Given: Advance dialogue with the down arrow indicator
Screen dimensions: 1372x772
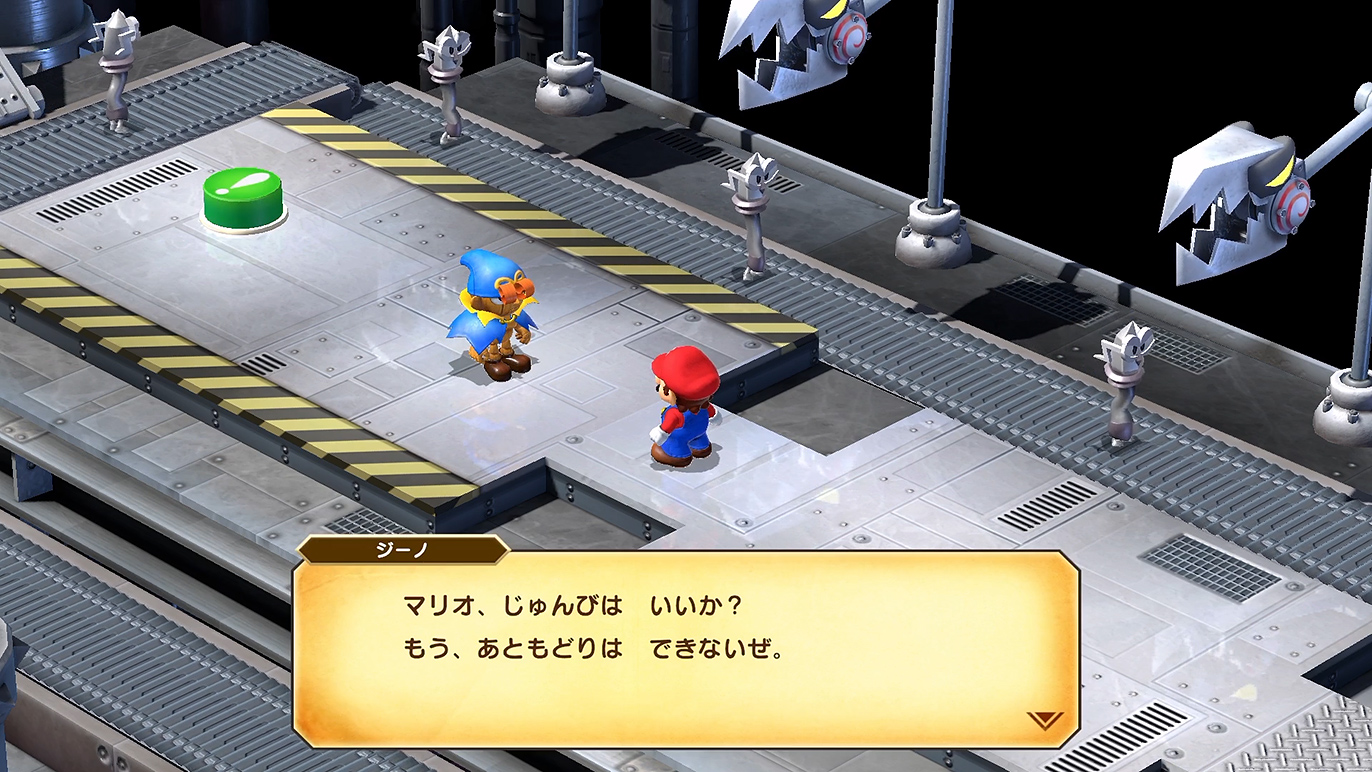Looking at the screenshot, I should point(1044,719).
